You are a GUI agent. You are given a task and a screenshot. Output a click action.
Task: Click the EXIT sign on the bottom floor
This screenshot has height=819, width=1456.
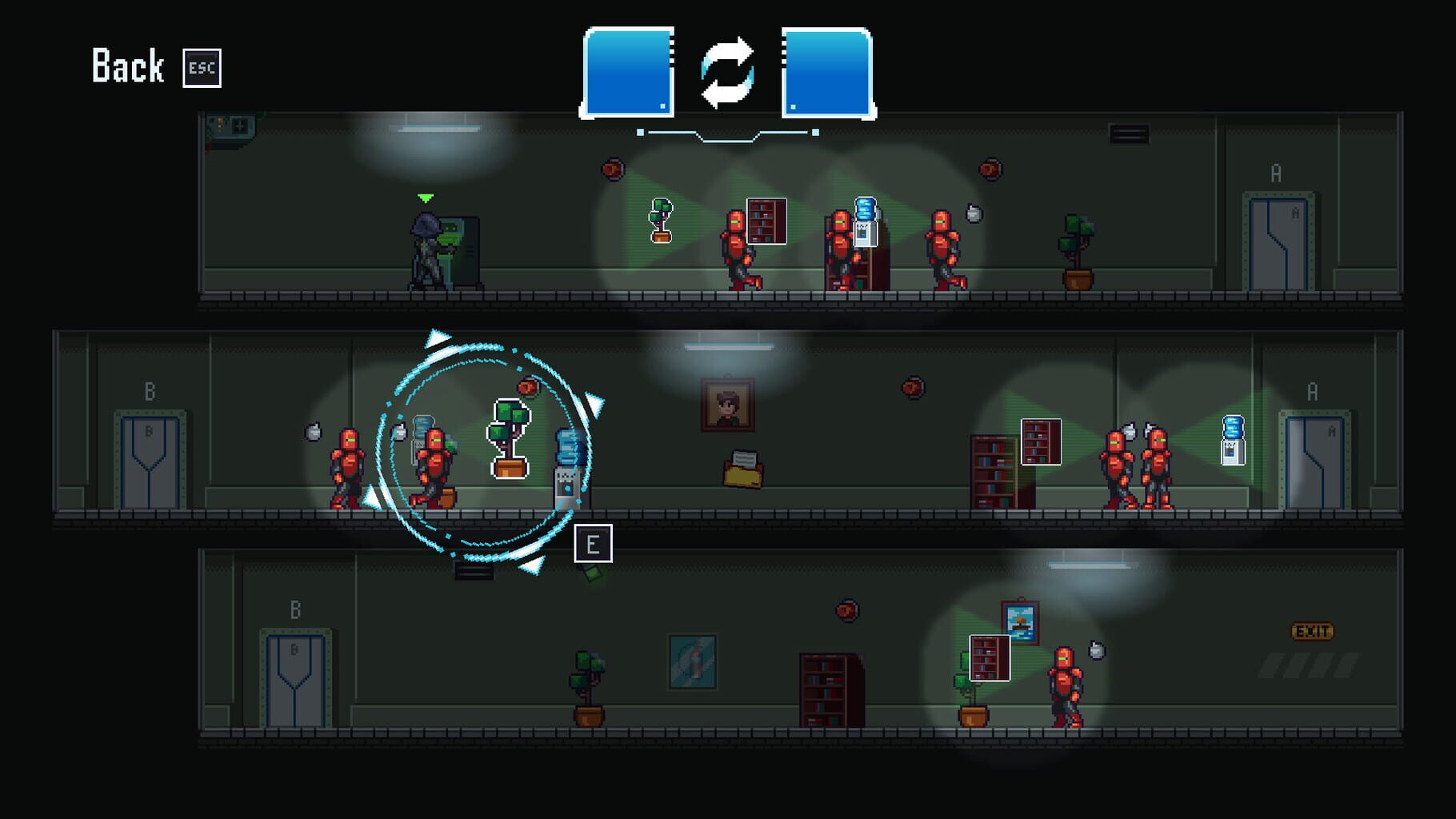tap(1313, 631)
